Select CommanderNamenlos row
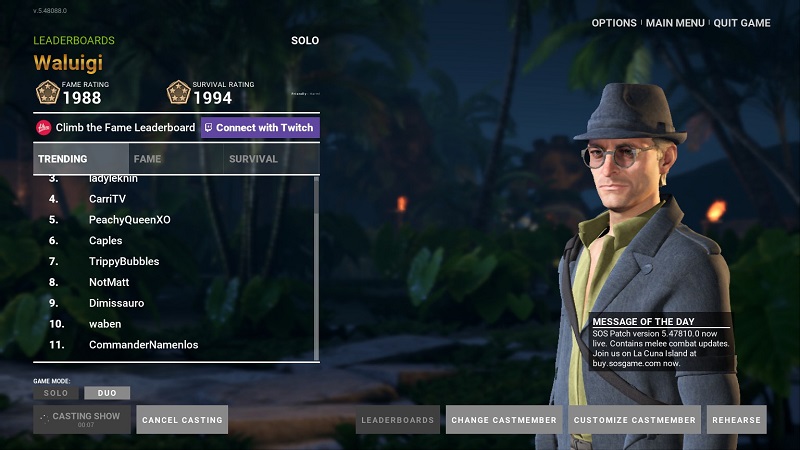Screen dimensions: 800x450 143,345
